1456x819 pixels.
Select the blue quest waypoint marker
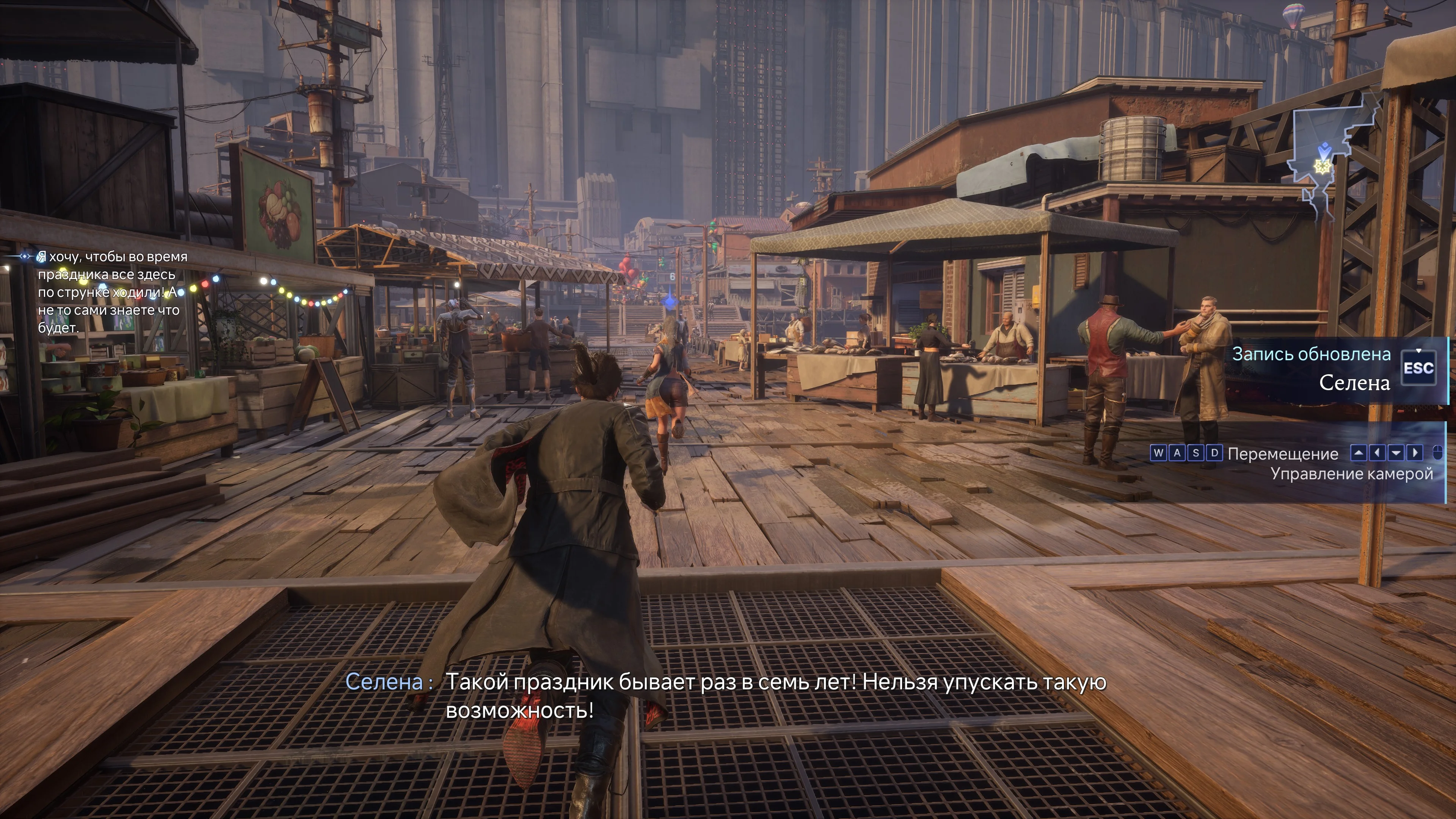(x=671, y=300)
